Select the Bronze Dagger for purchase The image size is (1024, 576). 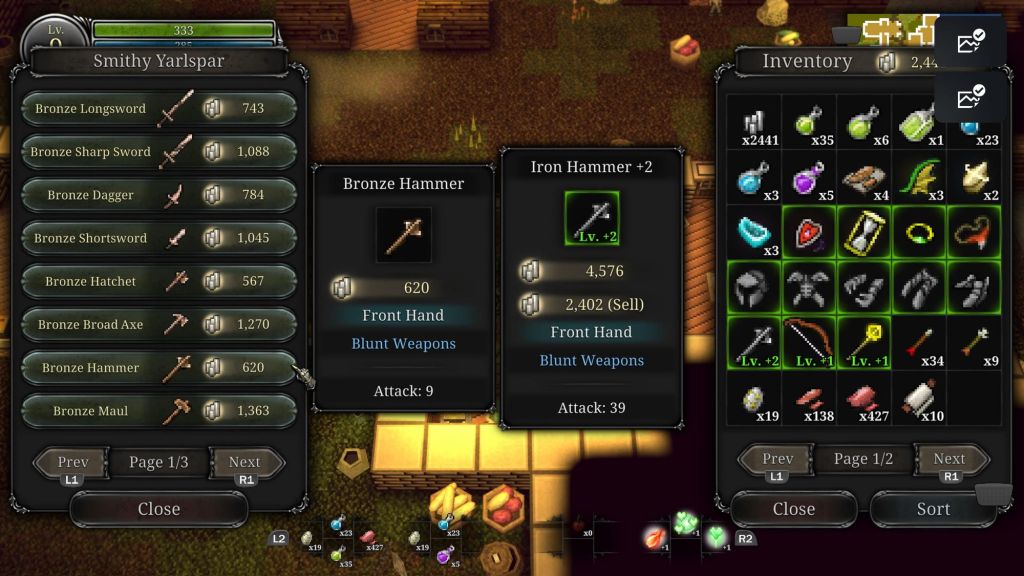point(158,195)
